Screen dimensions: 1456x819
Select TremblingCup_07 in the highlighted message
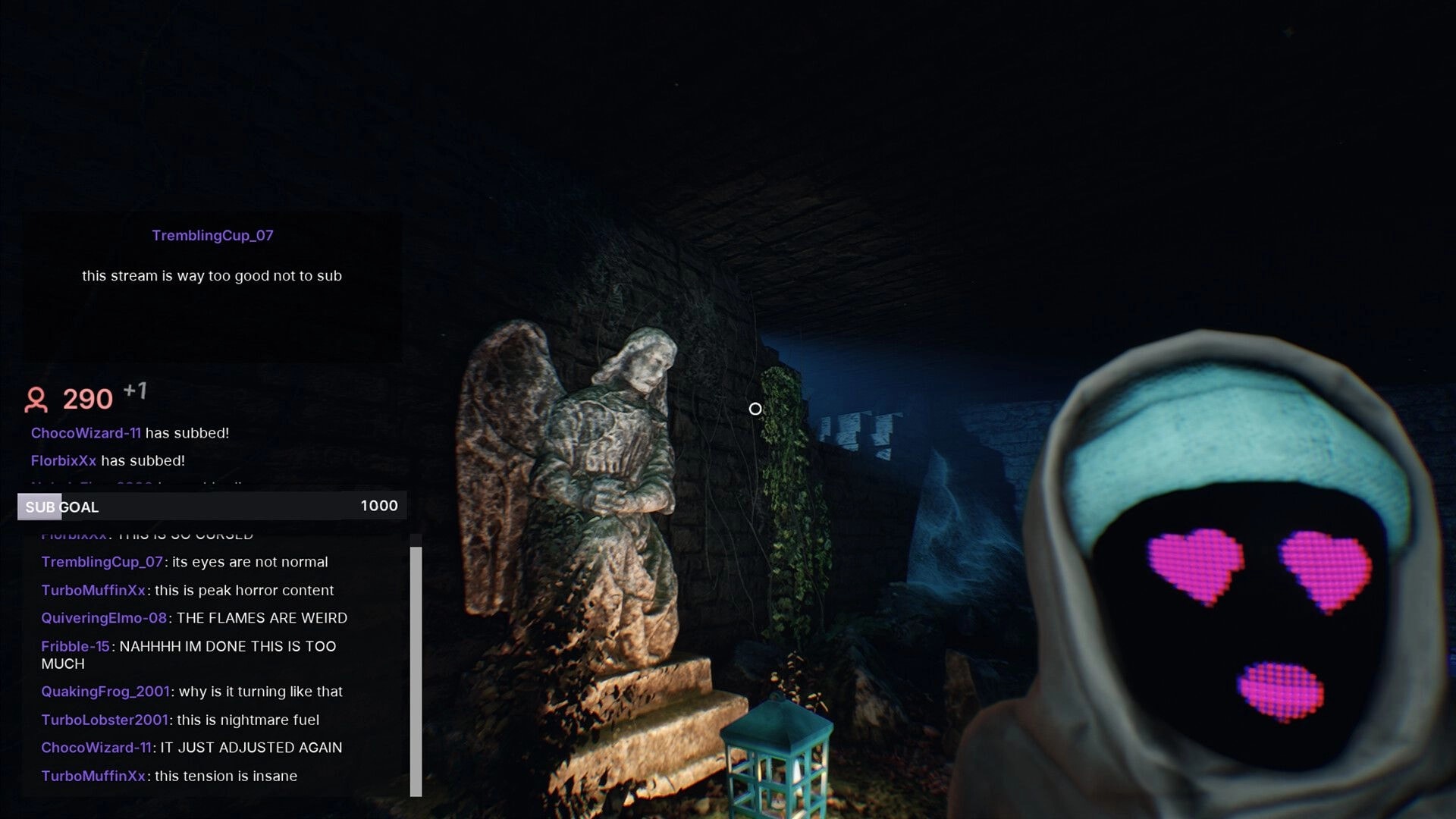coord(212,235)
